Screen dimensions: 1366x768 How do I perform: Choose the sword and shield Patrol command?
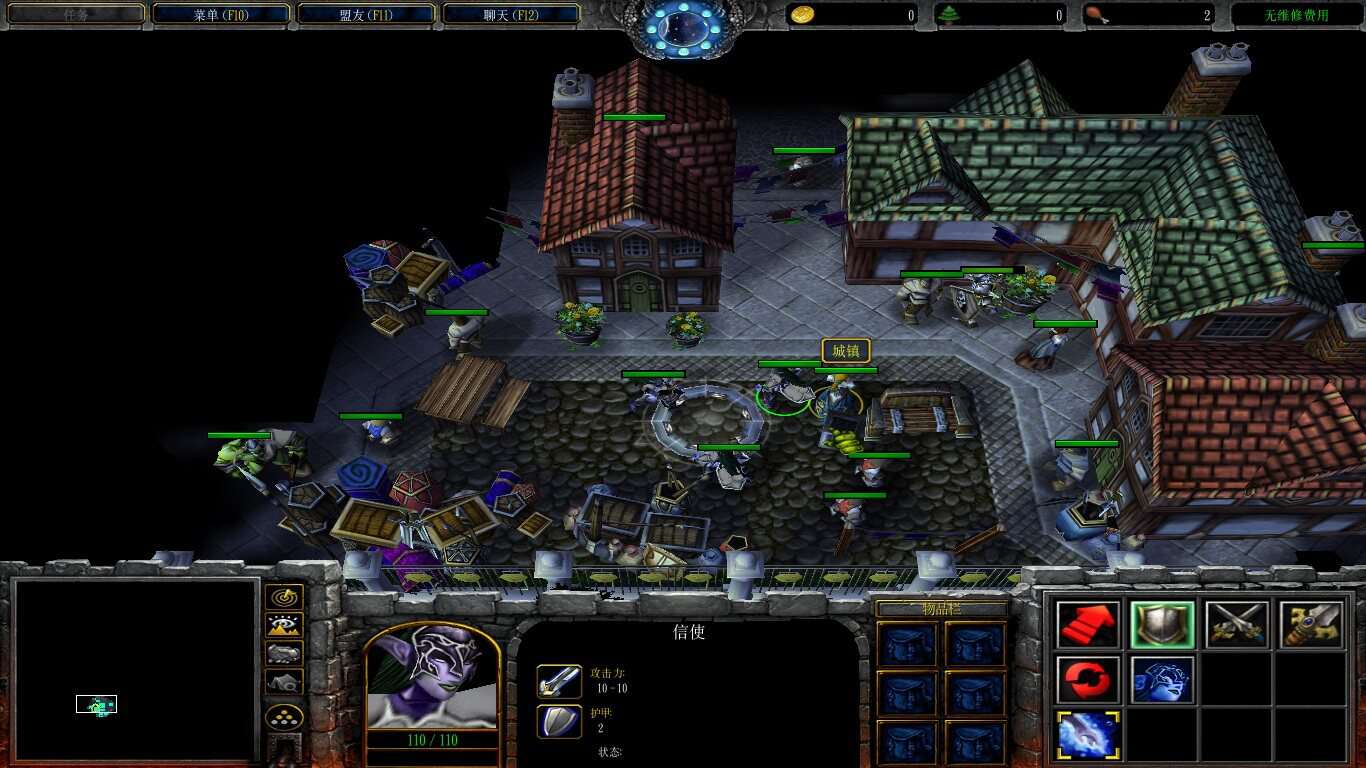[x=1310, y=624]
